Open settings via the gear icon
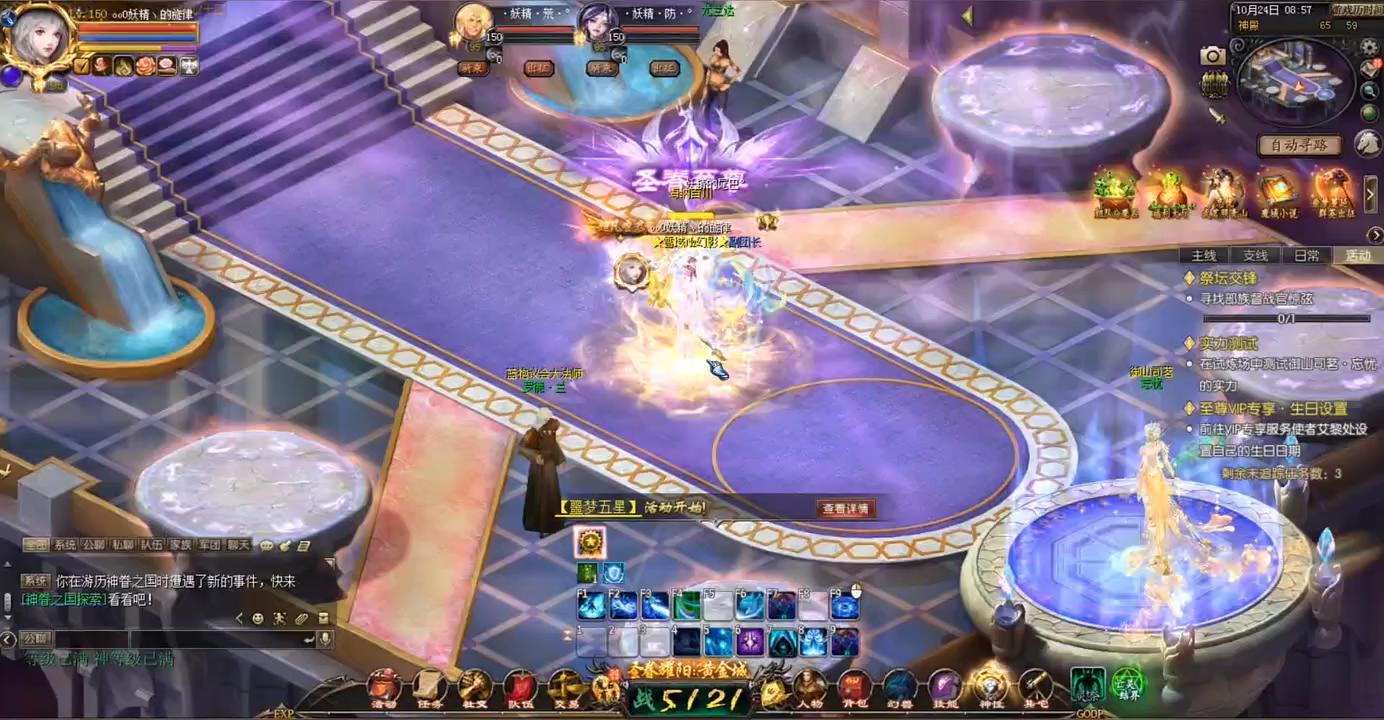This screenshot has height=720, width=1384. click(x=1369, y=48)
